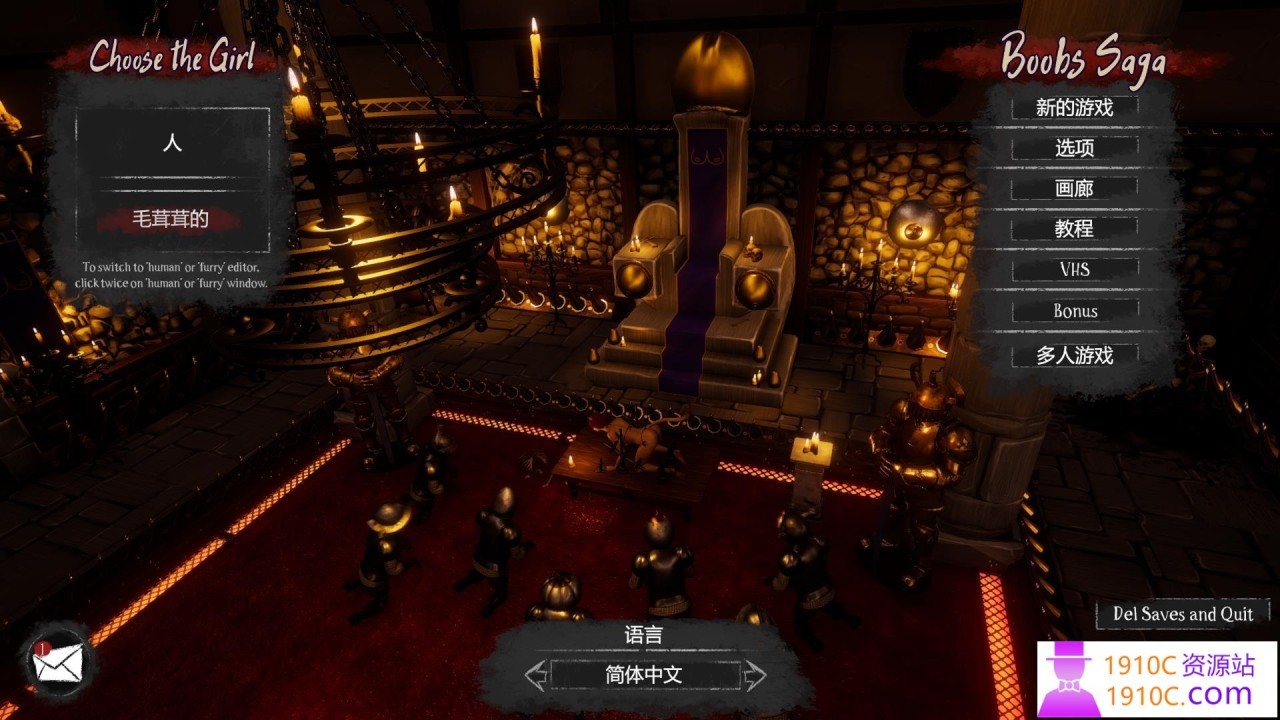1280x720 pixels.
Task: Start a new game (新的游戏)
Action: [1074, 108]
